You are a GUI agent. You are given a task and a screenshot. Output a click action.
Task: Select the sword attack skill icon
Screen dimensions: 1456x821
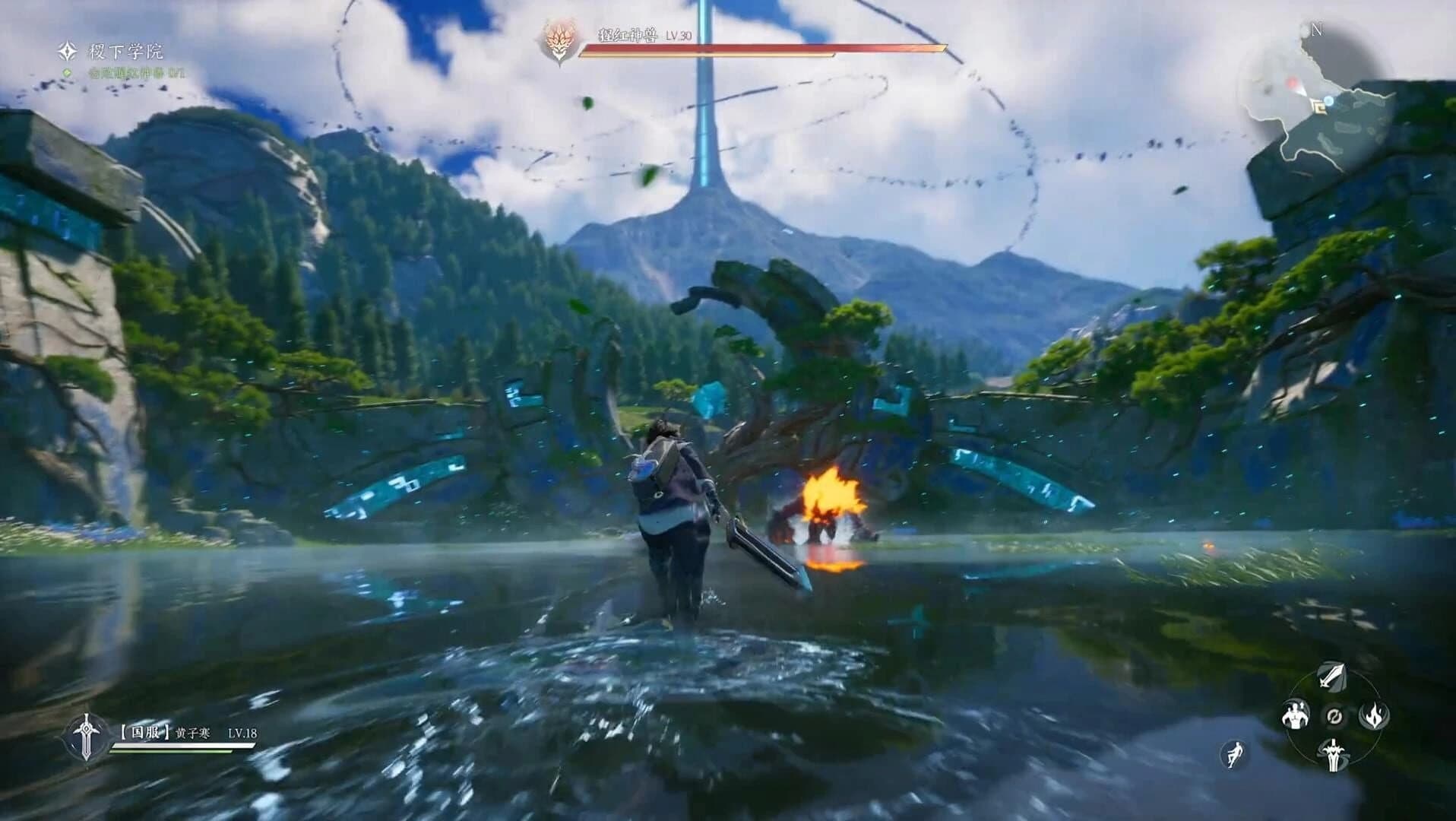(1331, 677)
